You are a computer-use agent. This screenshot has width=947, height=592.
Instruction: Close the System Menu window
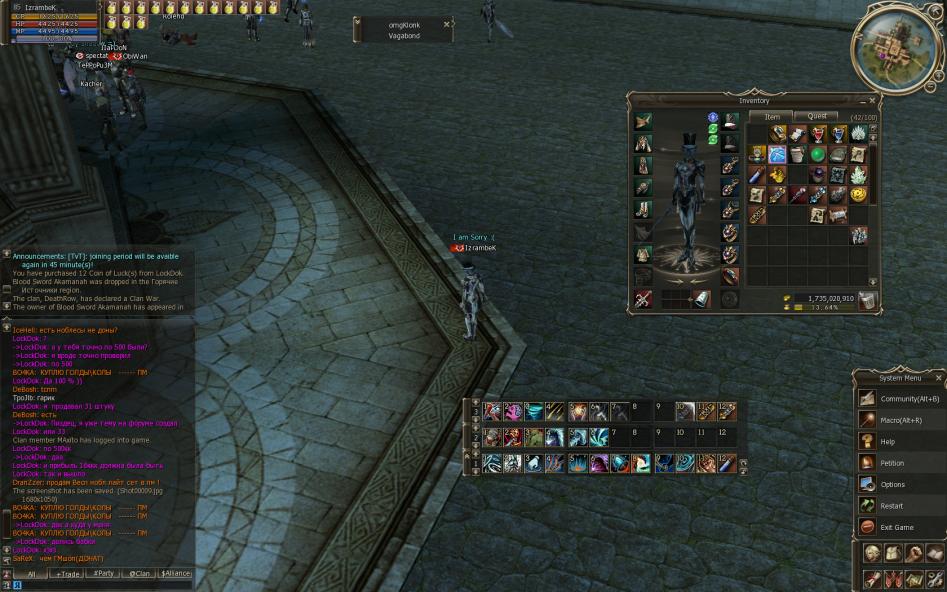coord(938,378)
